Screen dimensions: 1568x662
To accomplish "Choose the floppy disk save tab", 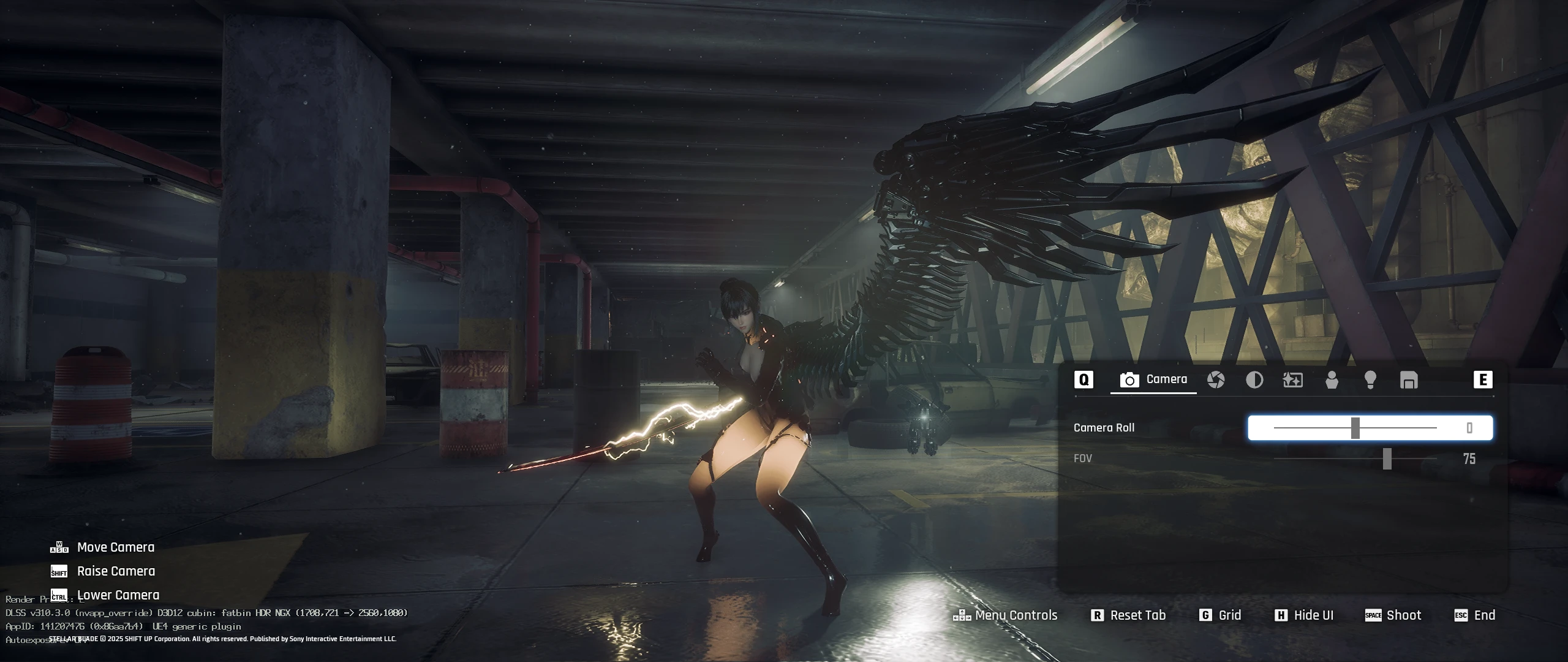I will tap(1409, 380).
